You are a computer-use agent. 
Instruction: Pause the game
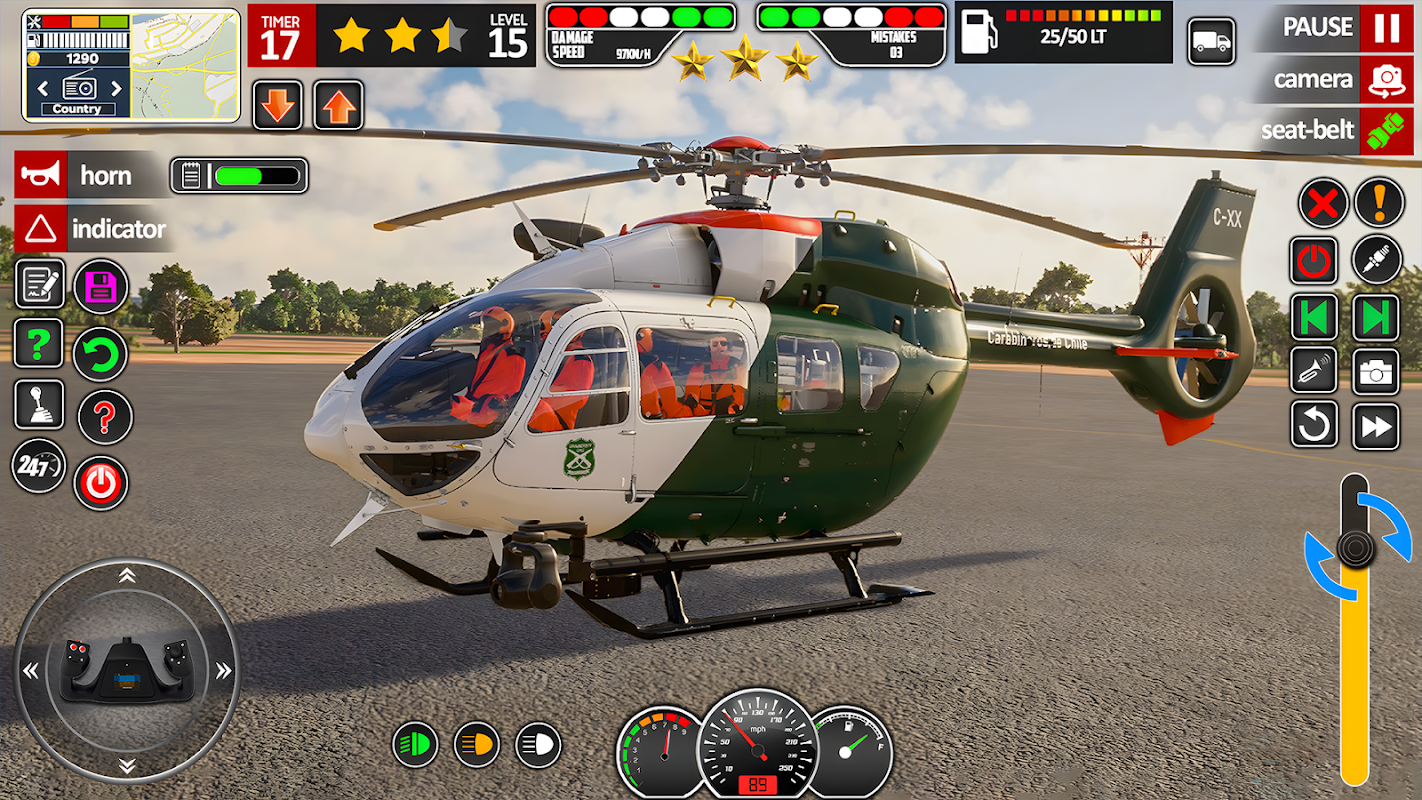click(1385, 28)
